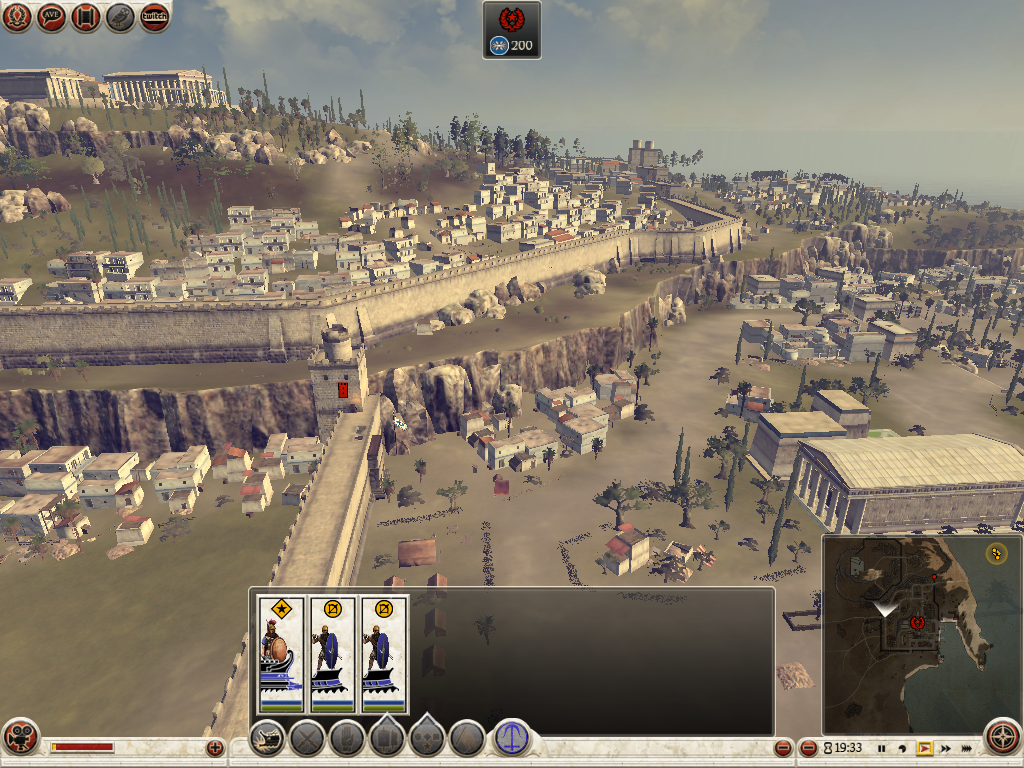Click the red scroll icon button

pyautogui.click(x=86, y=17)
